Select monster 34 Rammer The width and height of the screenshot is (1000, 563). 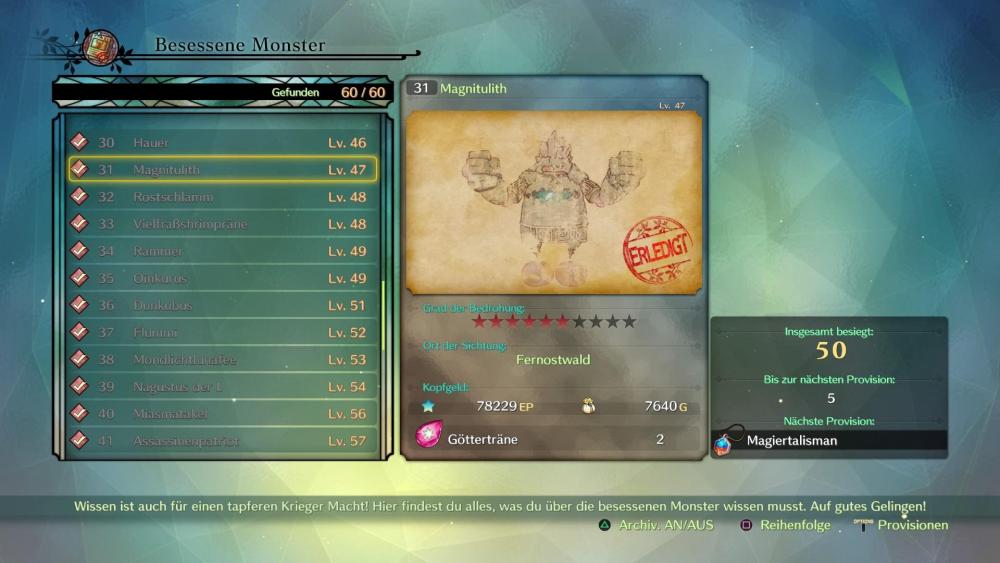click(x=222, y=251)
